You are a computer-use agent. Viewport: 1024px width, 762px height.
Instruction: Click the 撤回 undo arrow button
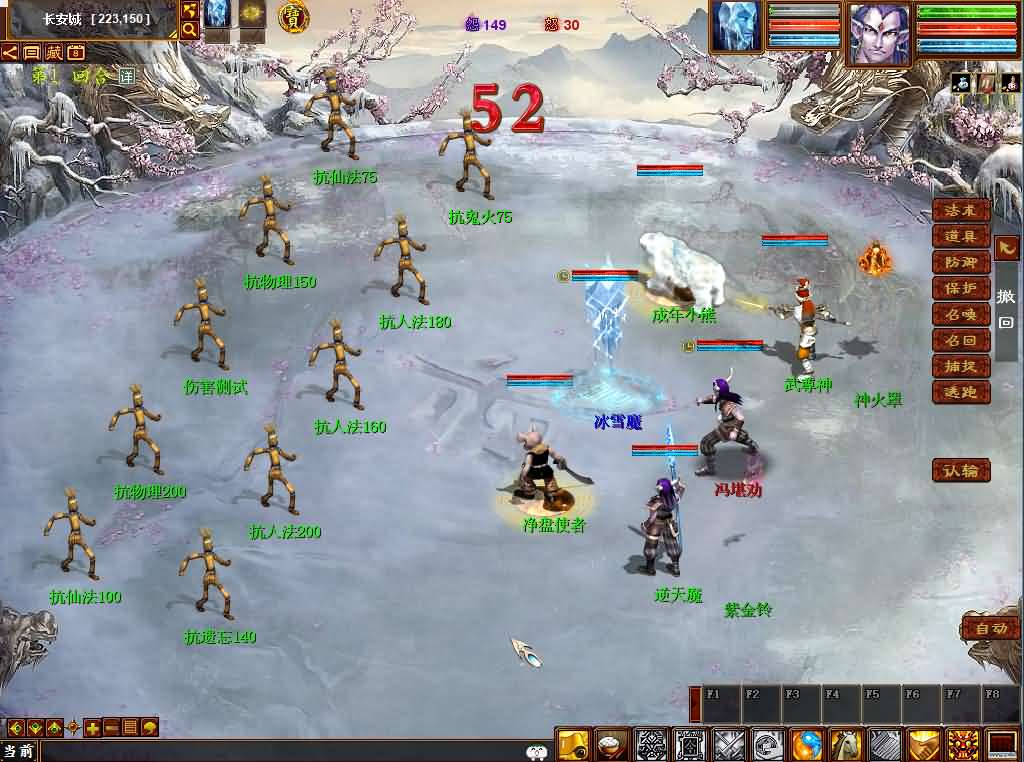coord(1007,247)
